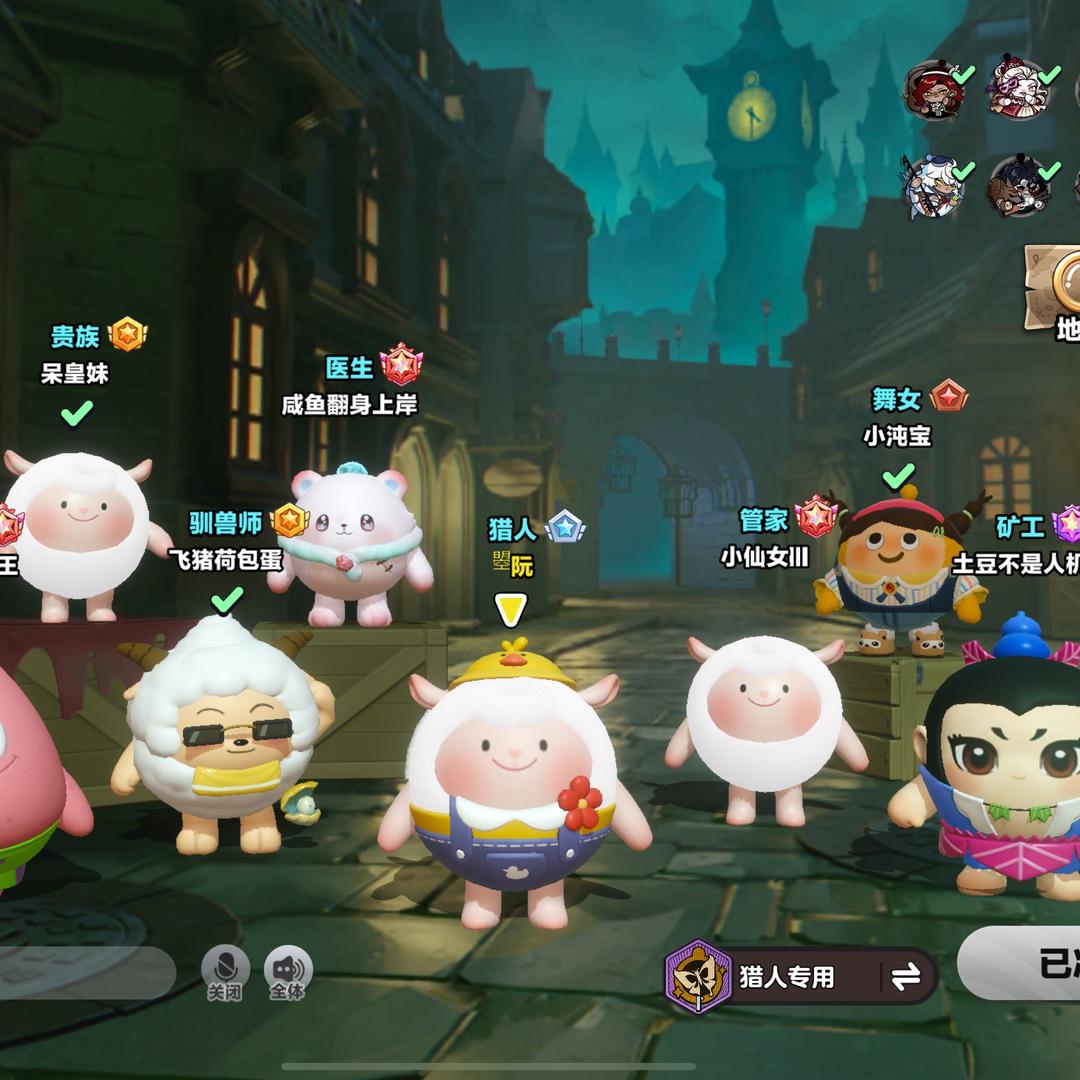The width and height of the screenshot is (1080, 1080).
Task: View the red-haired character portrait
Action: click(x=933, y=89)
